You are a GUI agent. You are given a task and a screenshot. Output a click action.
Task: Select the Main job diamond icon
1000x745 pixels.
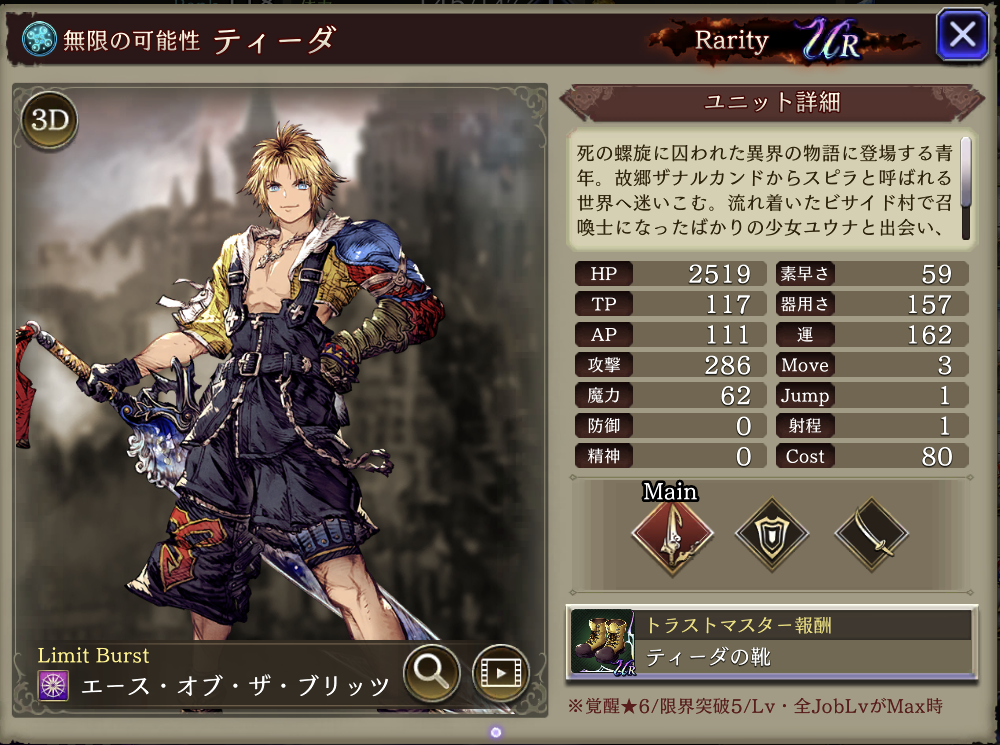tap(671, 535)
